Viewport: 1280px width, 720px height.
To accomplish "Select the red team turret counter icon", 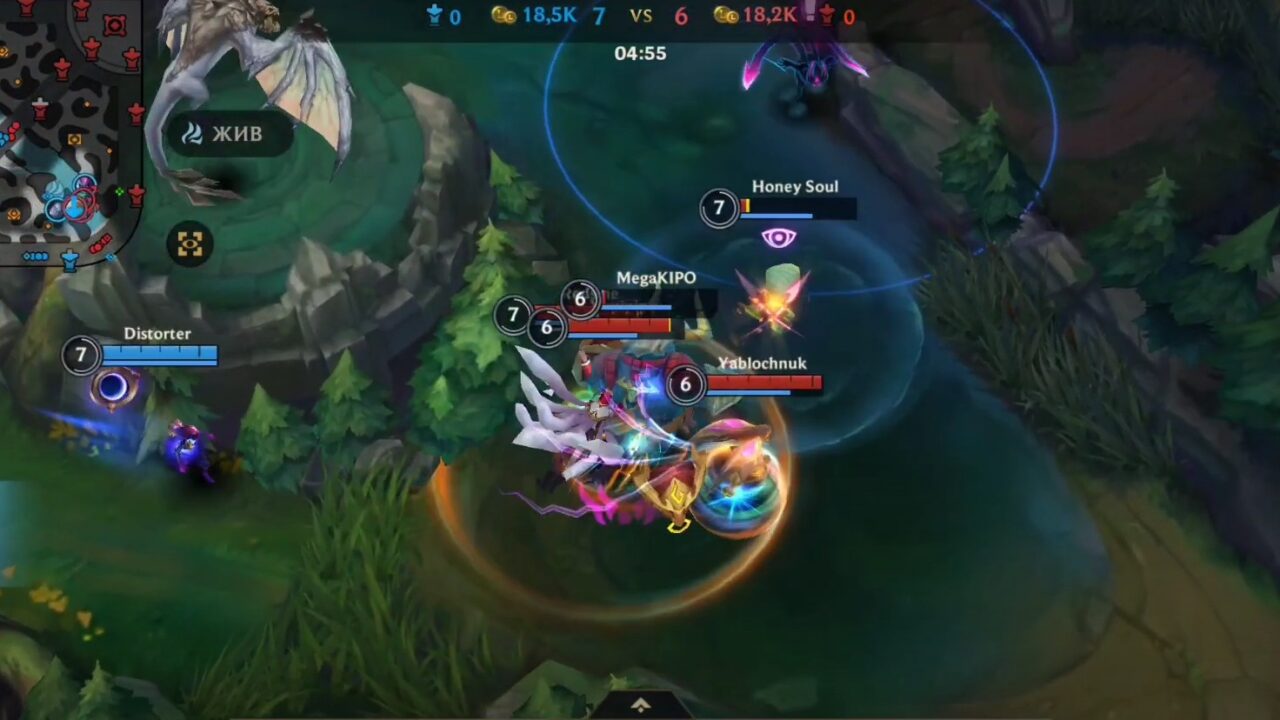I will 827,16.
